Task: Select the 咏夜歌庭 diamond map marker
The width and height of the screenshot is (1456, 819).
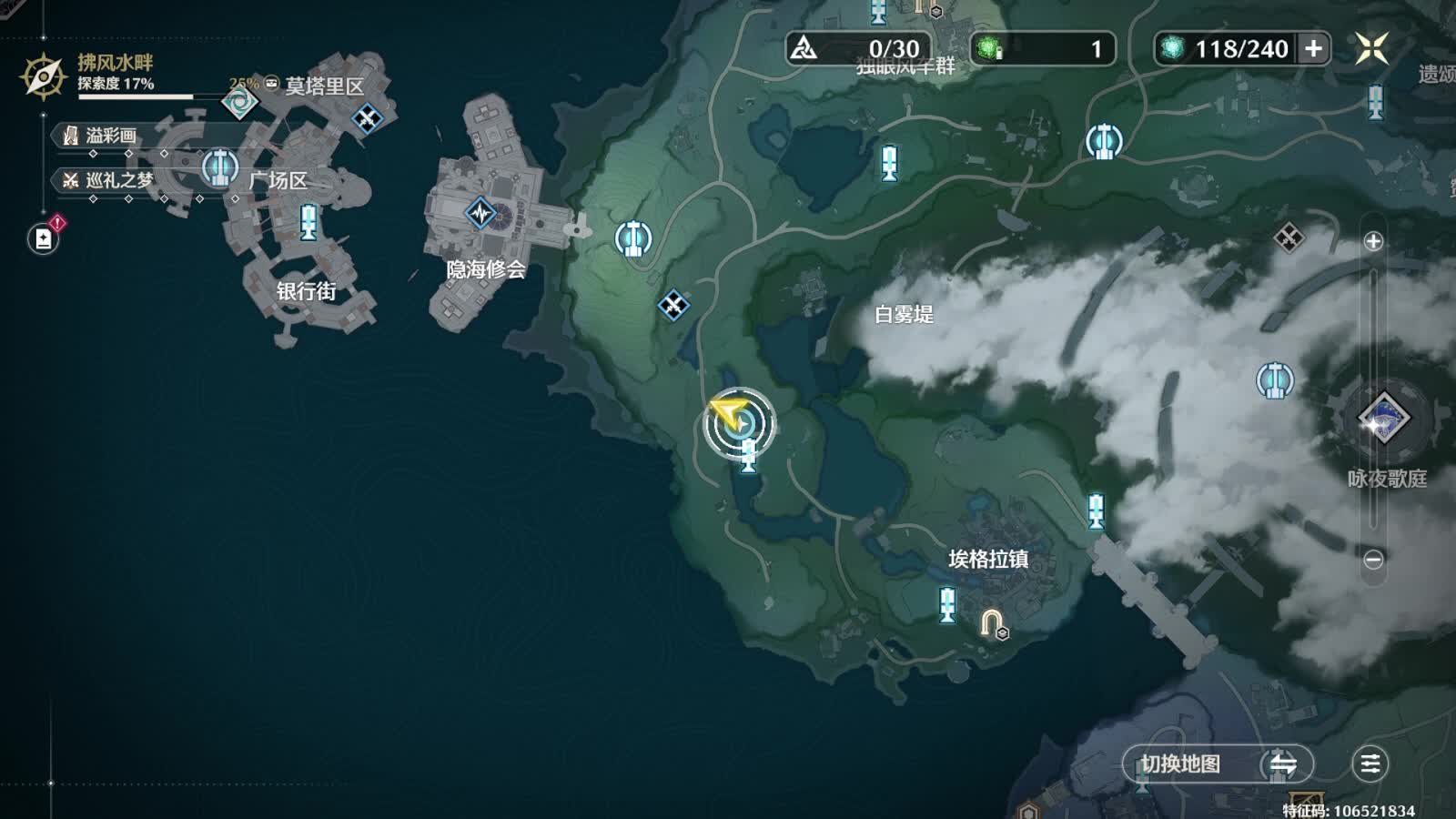Action: click(1383, 420)
